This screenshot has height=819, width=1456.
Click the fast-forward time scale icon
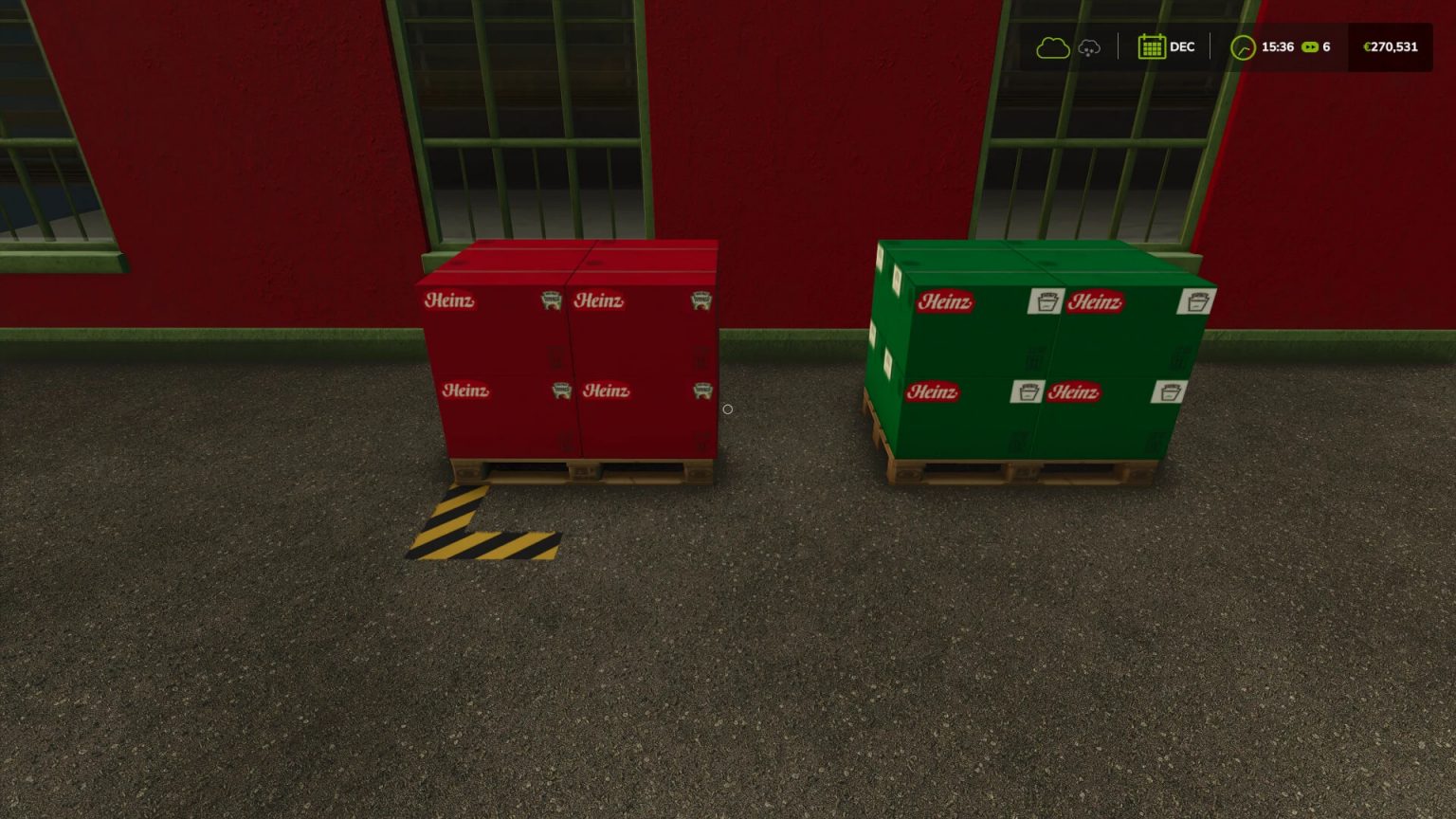click(1309, 46)
